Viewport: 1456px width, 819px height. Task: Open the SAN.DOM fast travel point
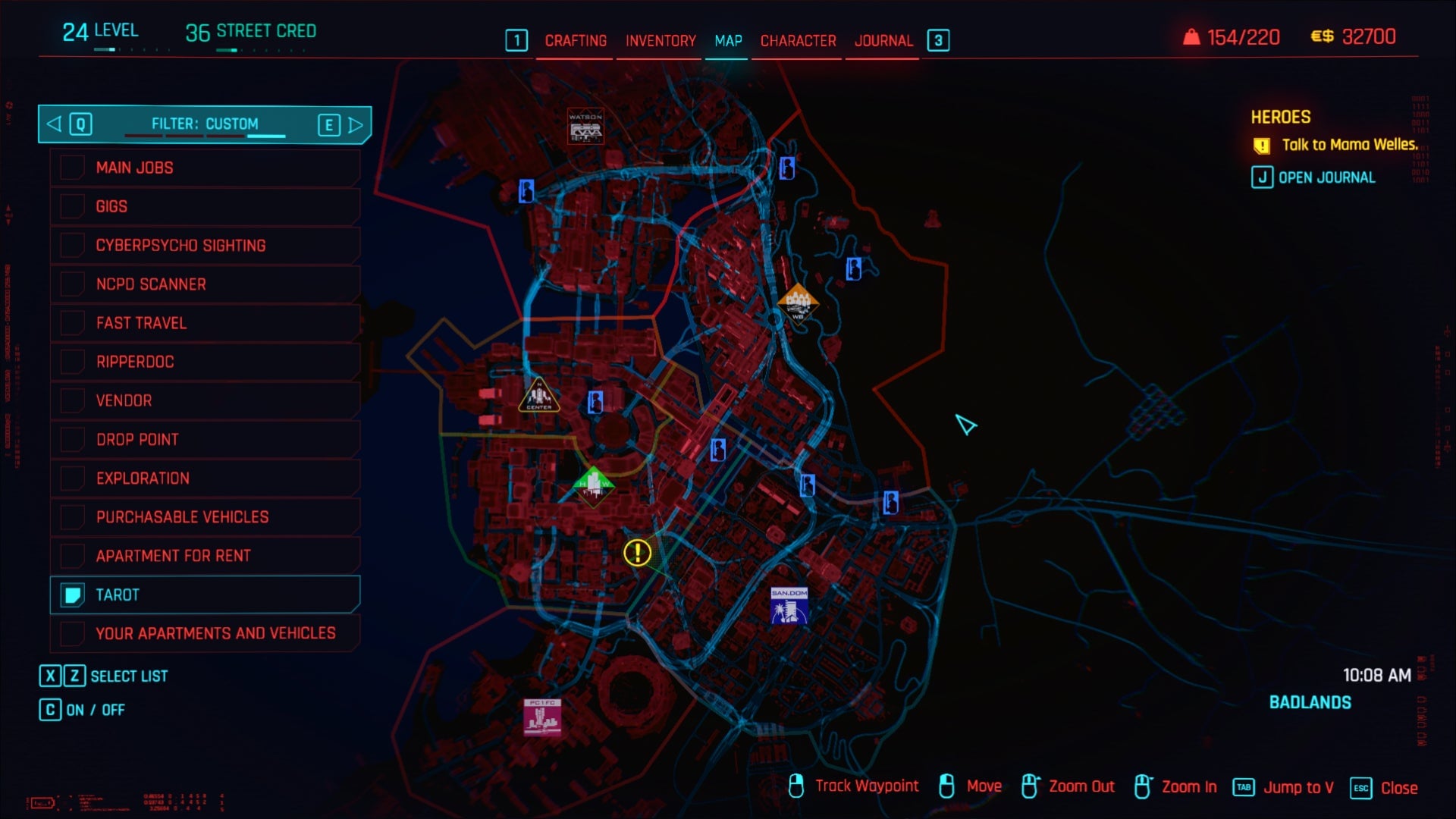coord(789,607)
